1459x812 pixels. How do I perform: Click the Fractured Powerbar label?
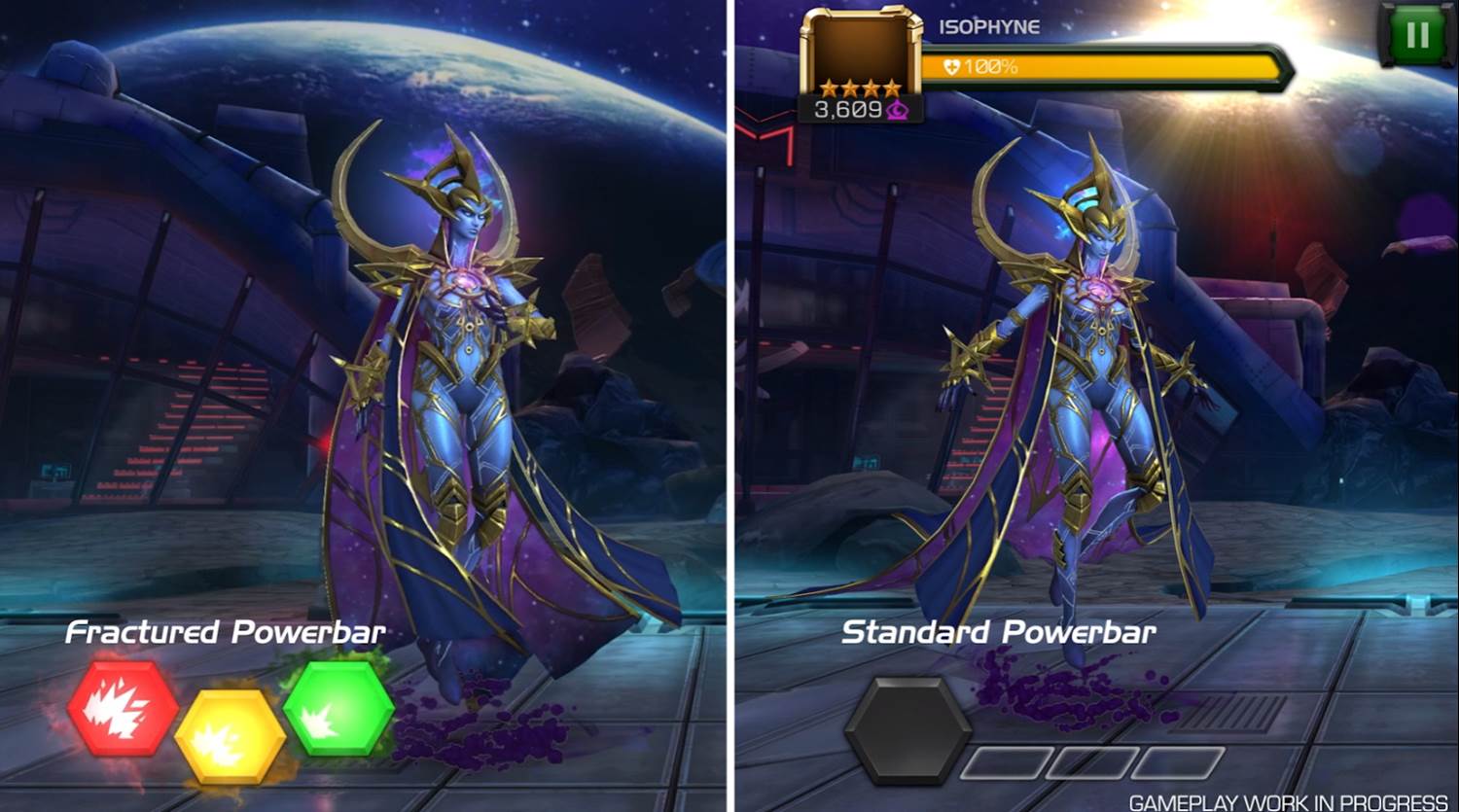(x=224, y=632)
